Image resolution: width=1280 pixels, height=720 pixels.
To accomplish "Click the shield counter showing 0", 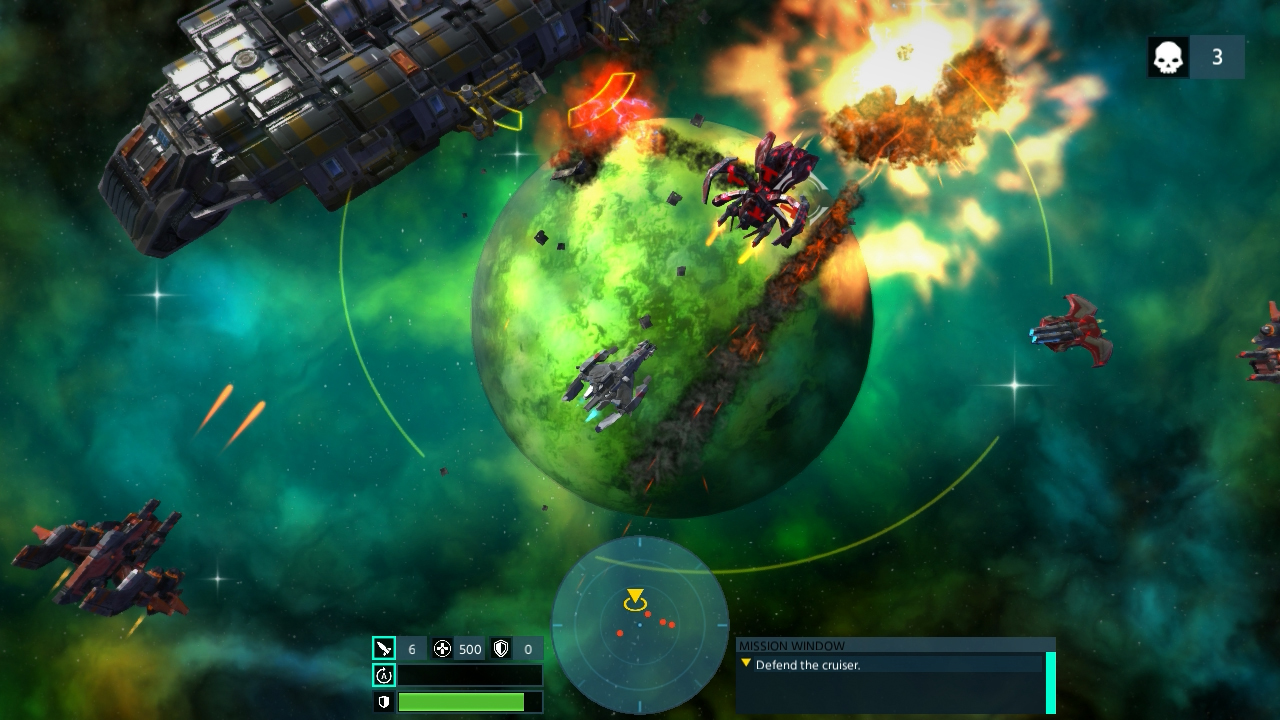I will click(527, 647).
